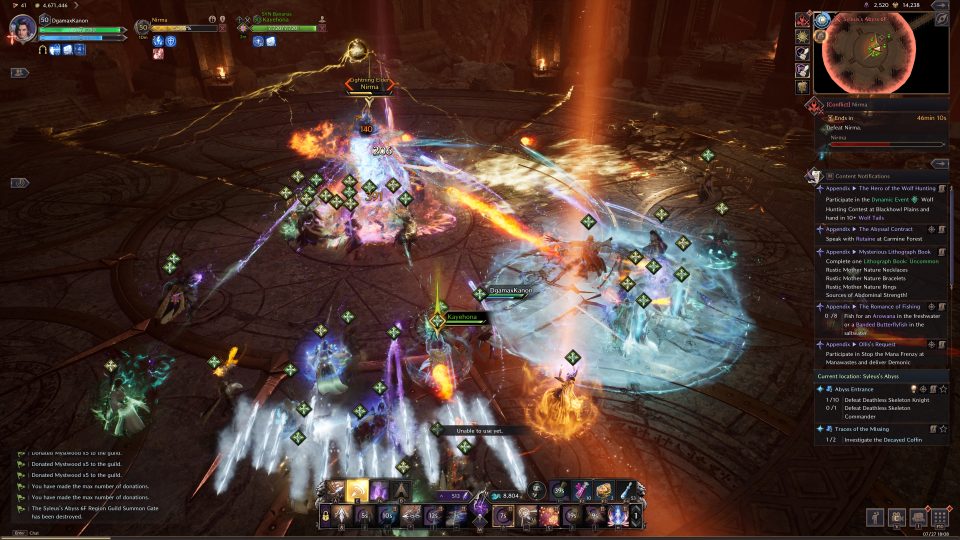This screenshot has width=960, height=540.
Task: Activate the highlighted yellow skill icon
Action: tap(357, 491)
